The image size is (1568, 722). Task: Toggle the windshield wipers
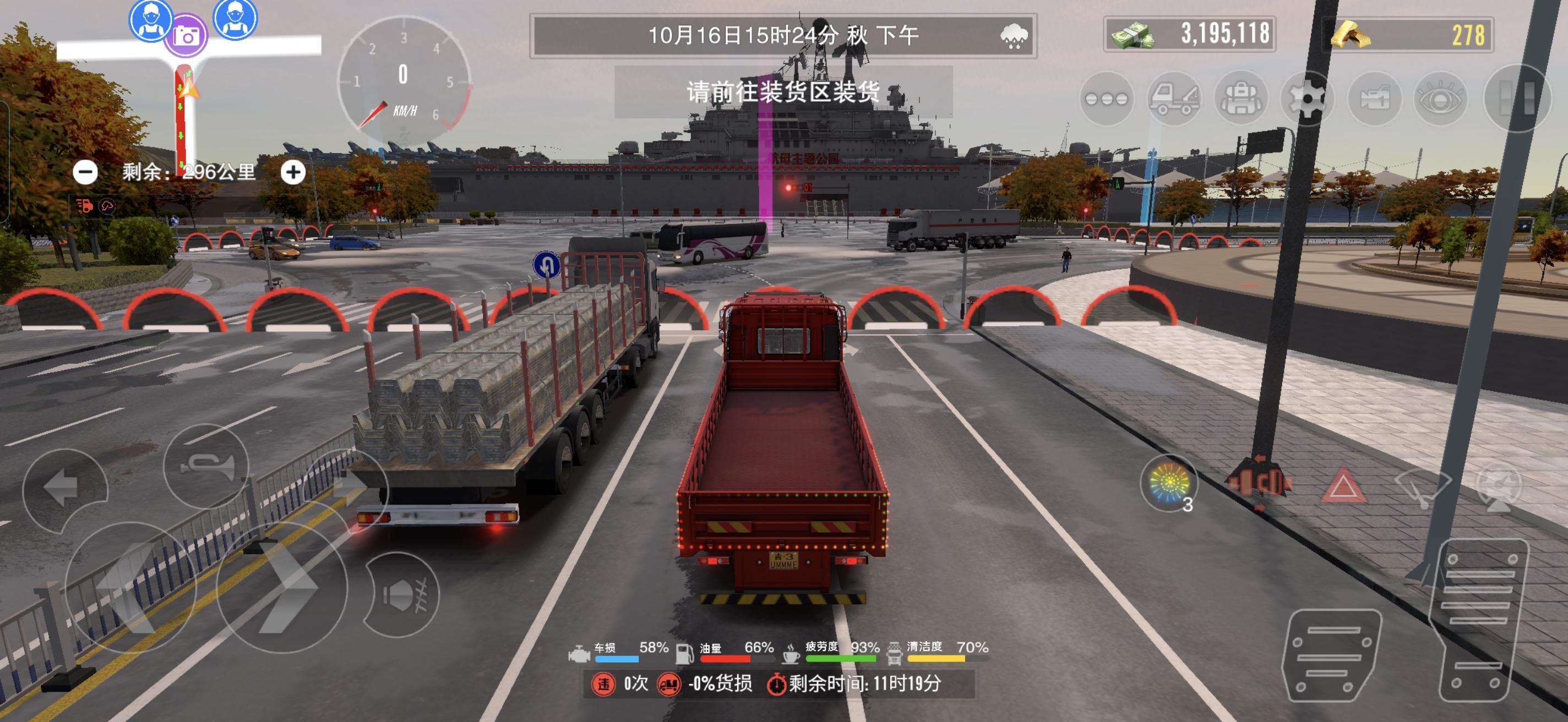click(1423, 486)
